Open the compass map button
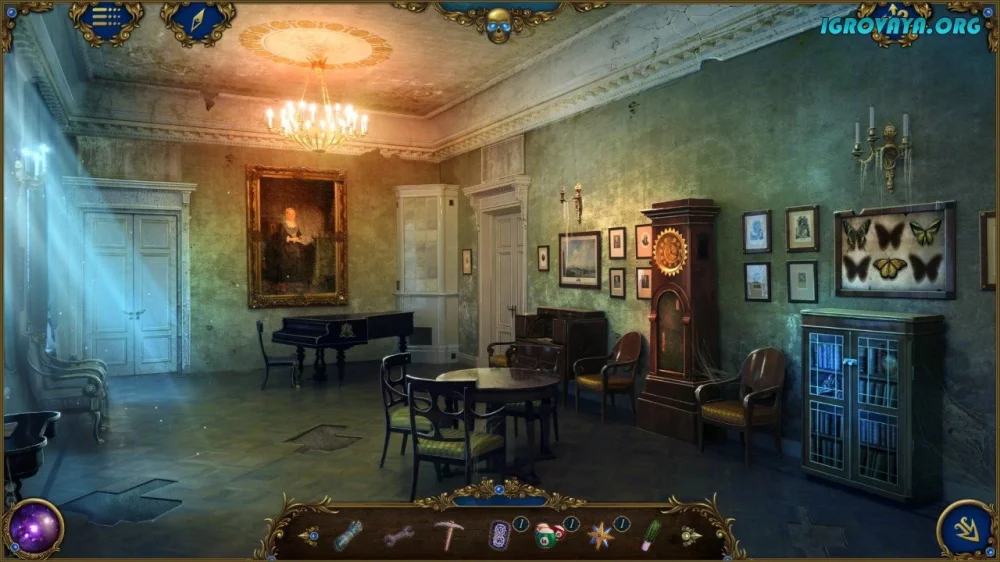1000x562 pixels. (x=198, y=20)
